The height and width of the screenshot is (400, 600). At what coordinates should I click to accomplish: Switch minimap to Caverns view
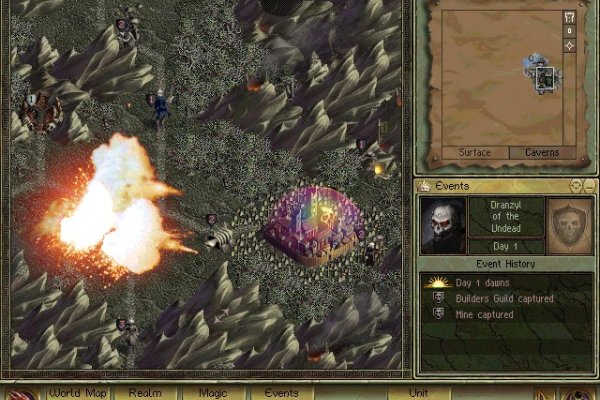543,152
